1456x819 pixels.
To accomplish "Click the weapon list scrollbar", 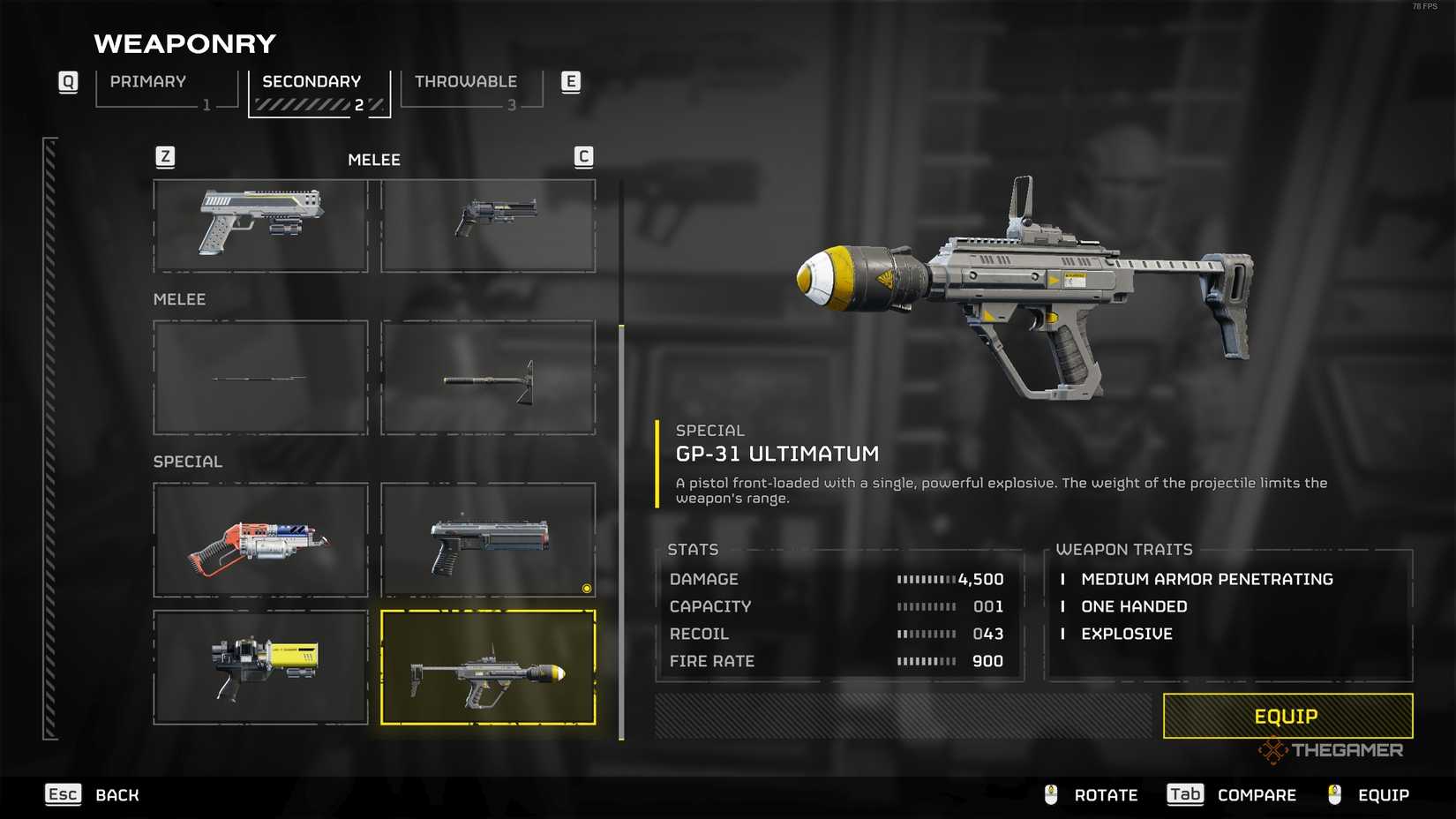I will pyautogui.click(x=621, y=530).
